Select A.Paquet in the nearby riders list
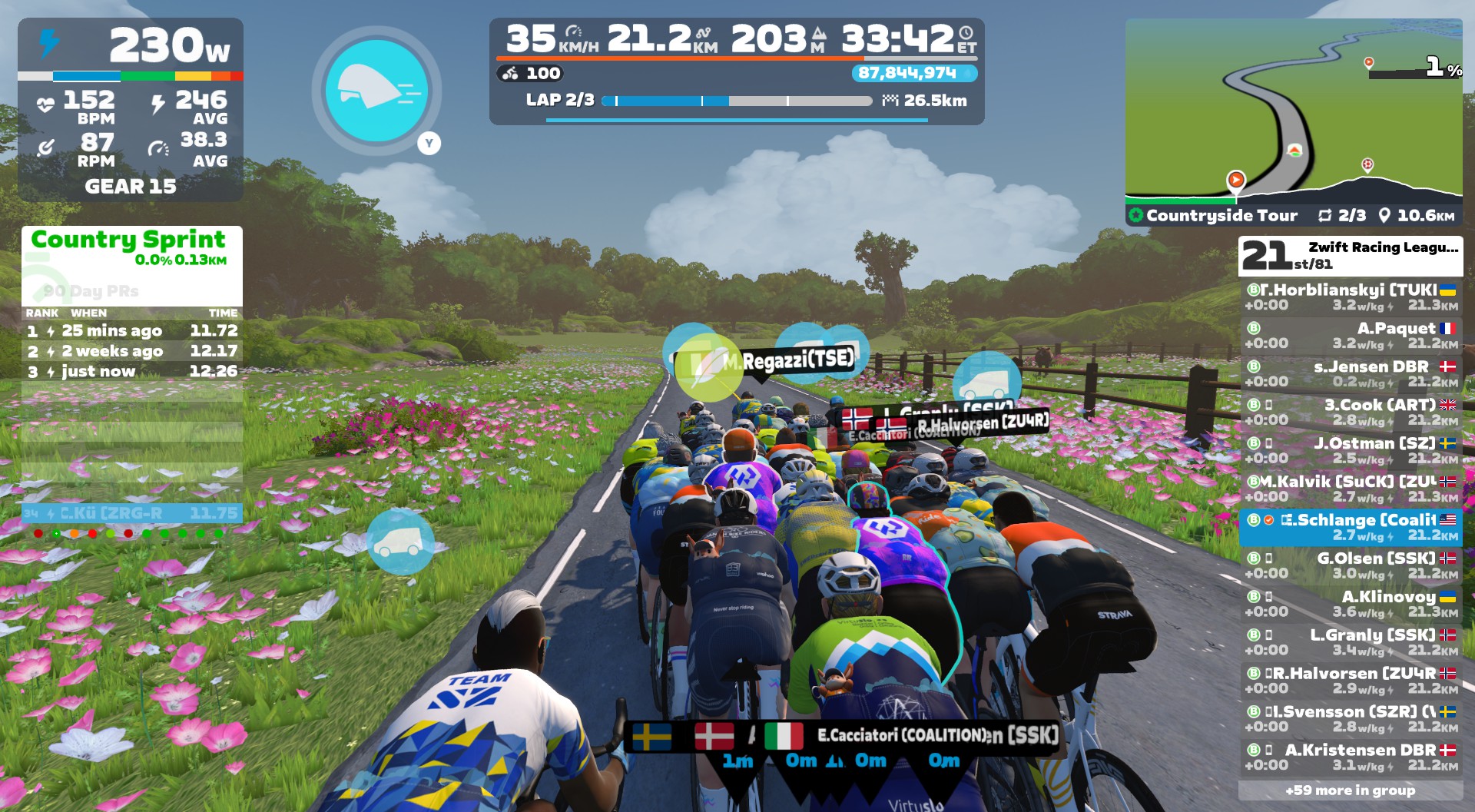The height and width of the screenshot is (812, 1475). coord(1350,336)
